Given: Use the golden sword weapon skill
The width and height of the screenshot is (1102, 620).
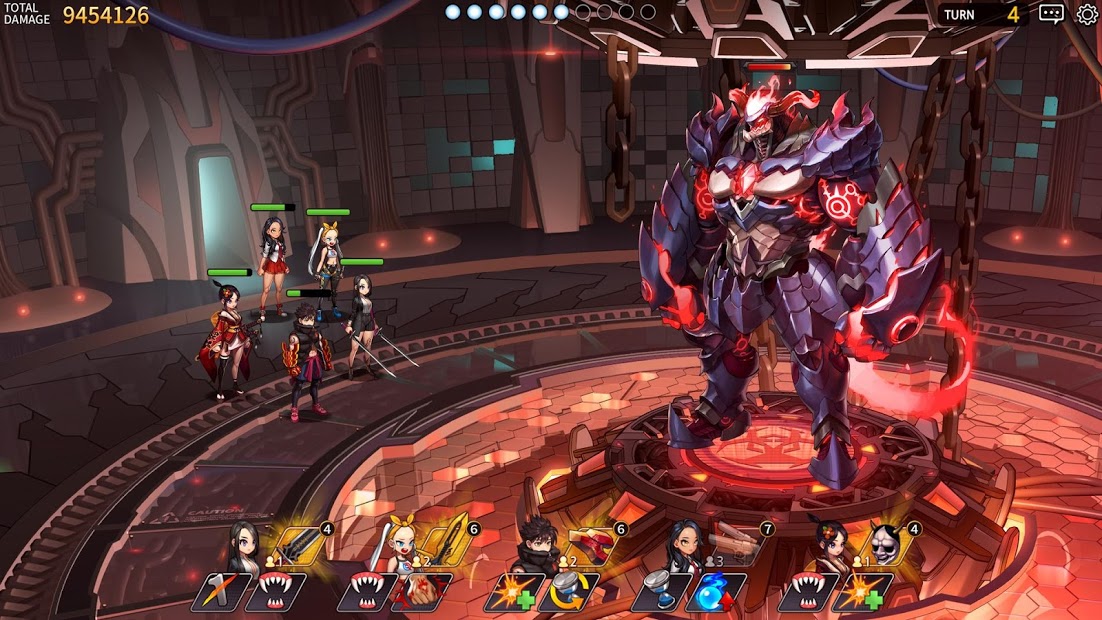Looking at the screenshot, I should (x=447, y=543).
